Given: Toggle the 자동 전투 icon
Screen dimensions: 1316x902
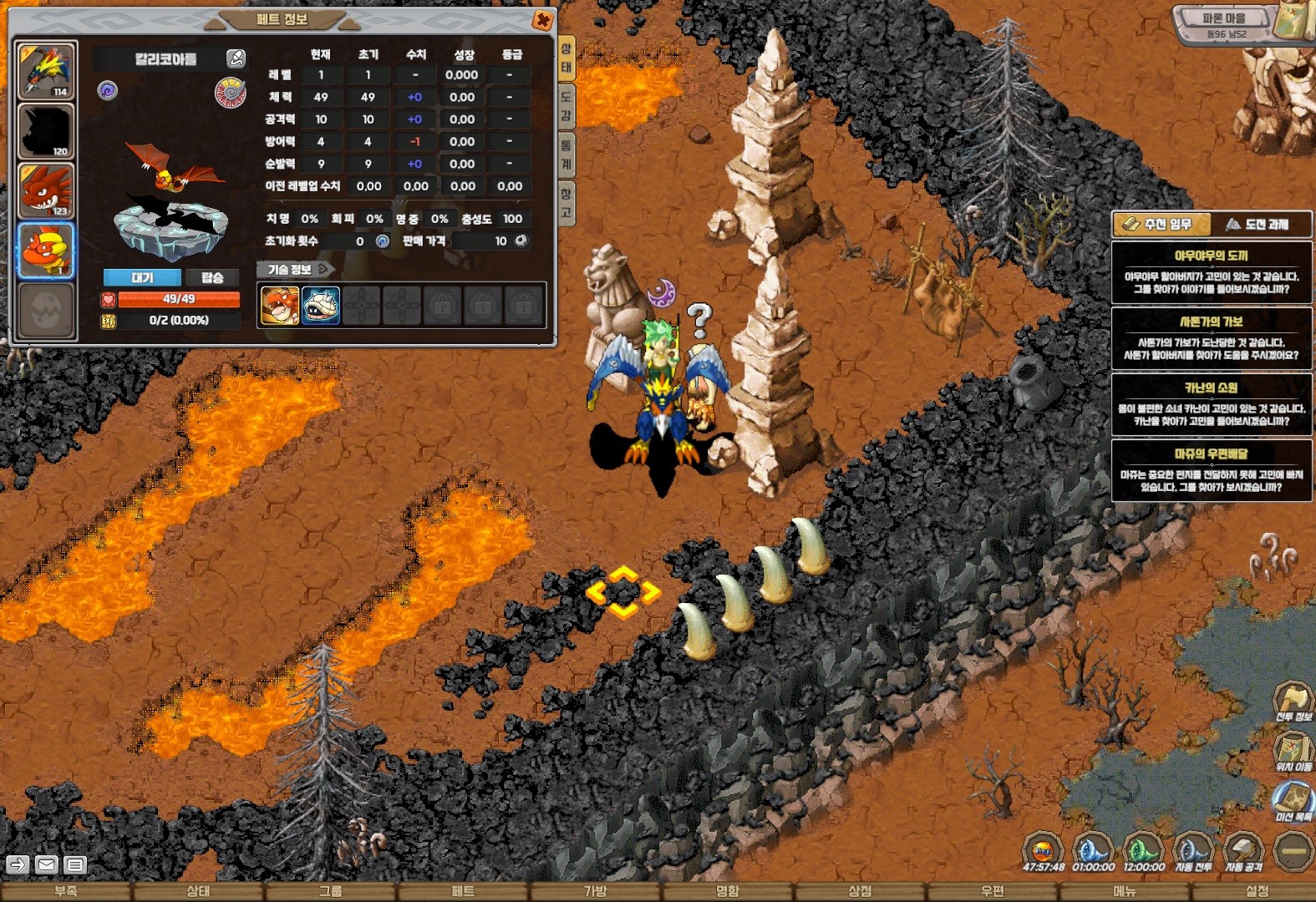Looking at the screenshot, I should click(1193, 852).
